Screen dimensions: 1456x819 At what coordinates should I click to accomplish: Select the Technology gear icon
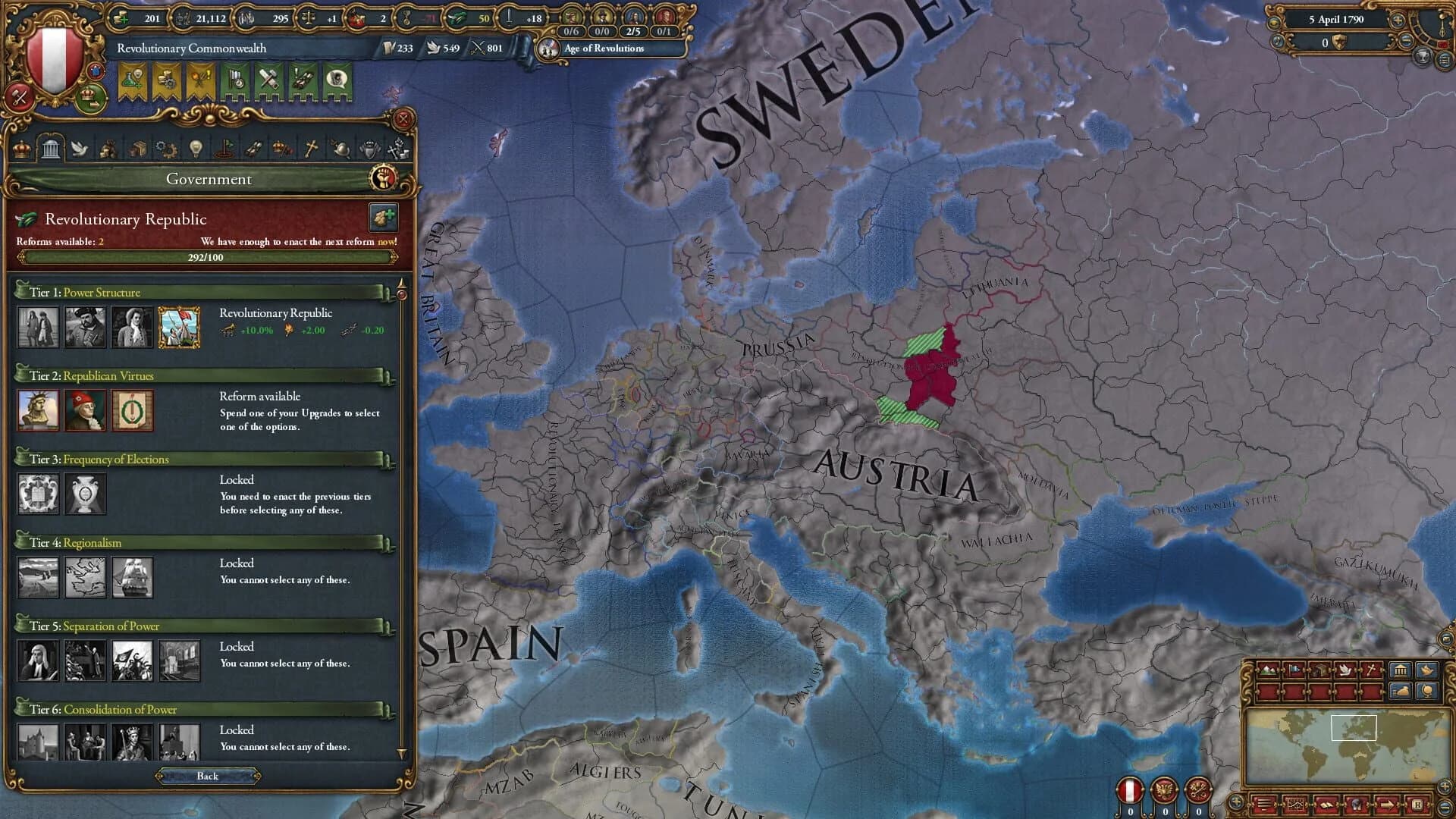click(165, 149)
